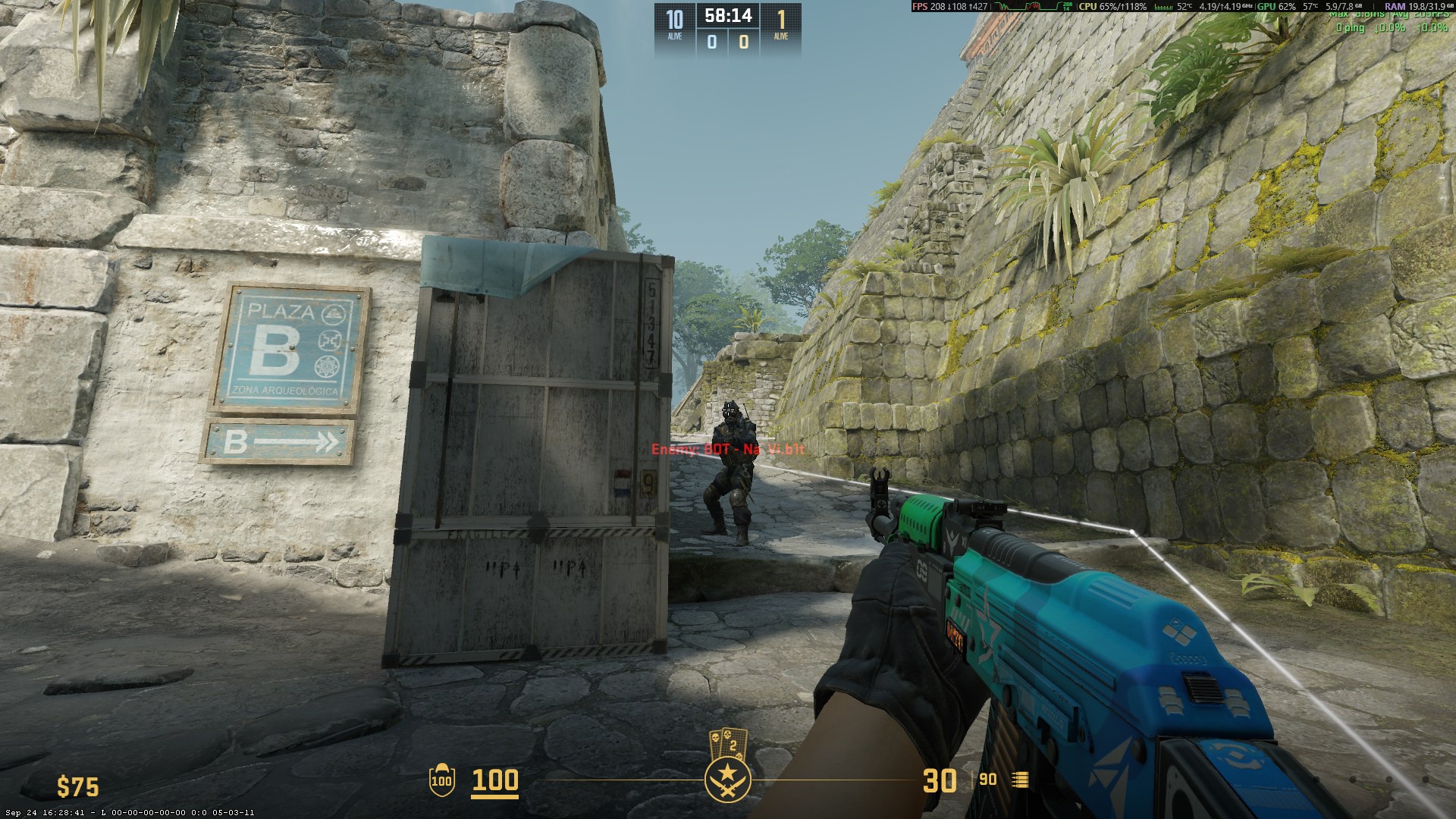Click the FPS label in the top-right overlay

coord(920,8)
